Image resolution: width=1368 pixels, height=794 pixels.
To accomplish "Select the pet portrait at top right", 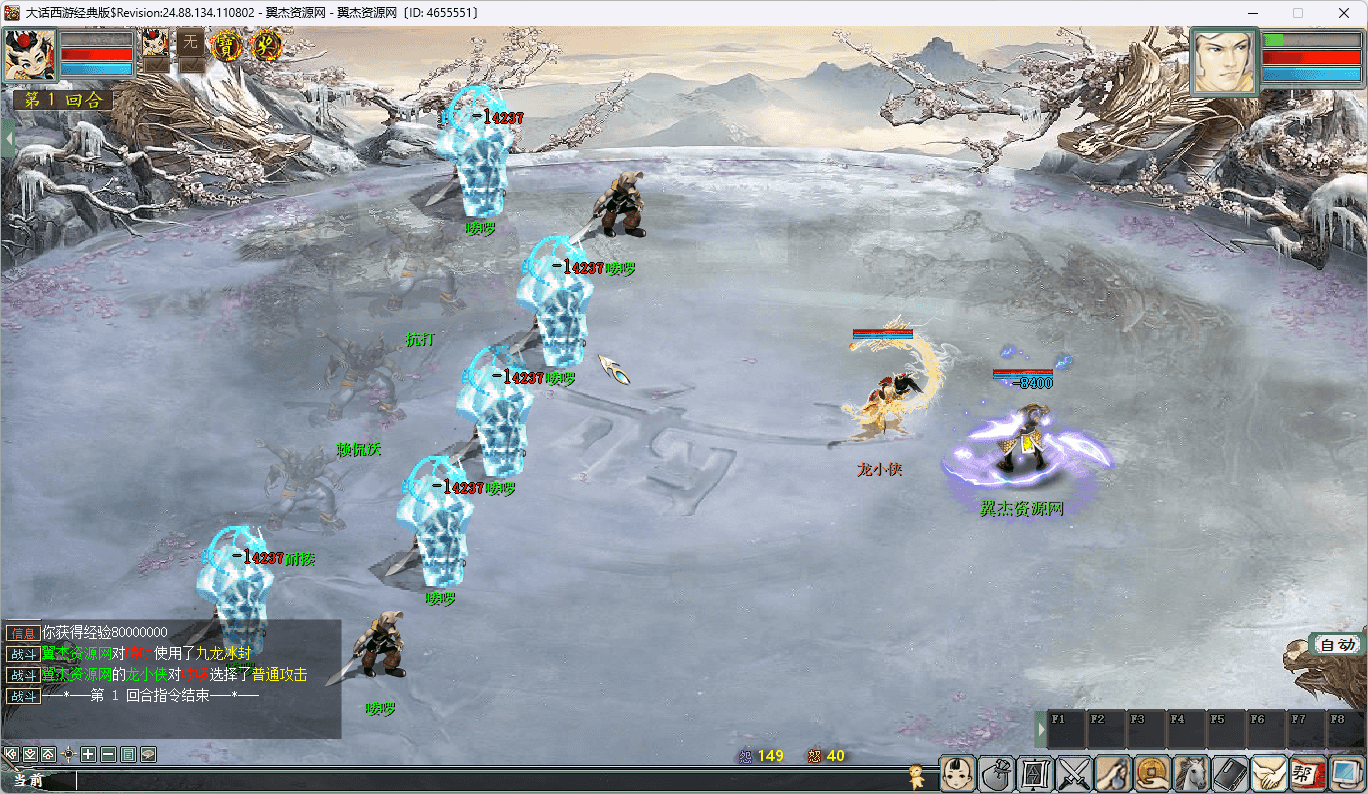I will click(x=1224, y=62).
